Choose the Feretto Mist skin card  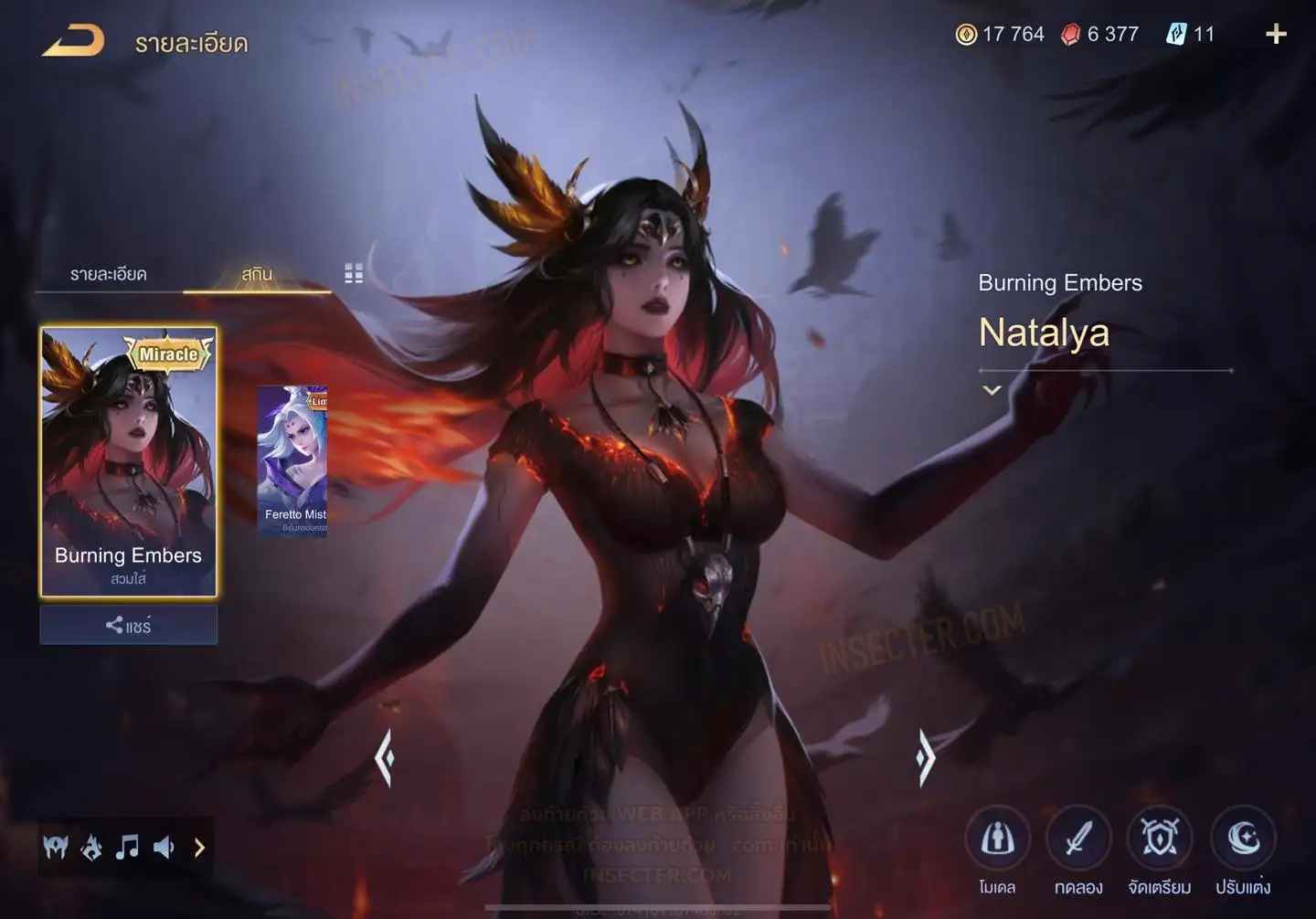pyautogui.click(x=292, y=461)
